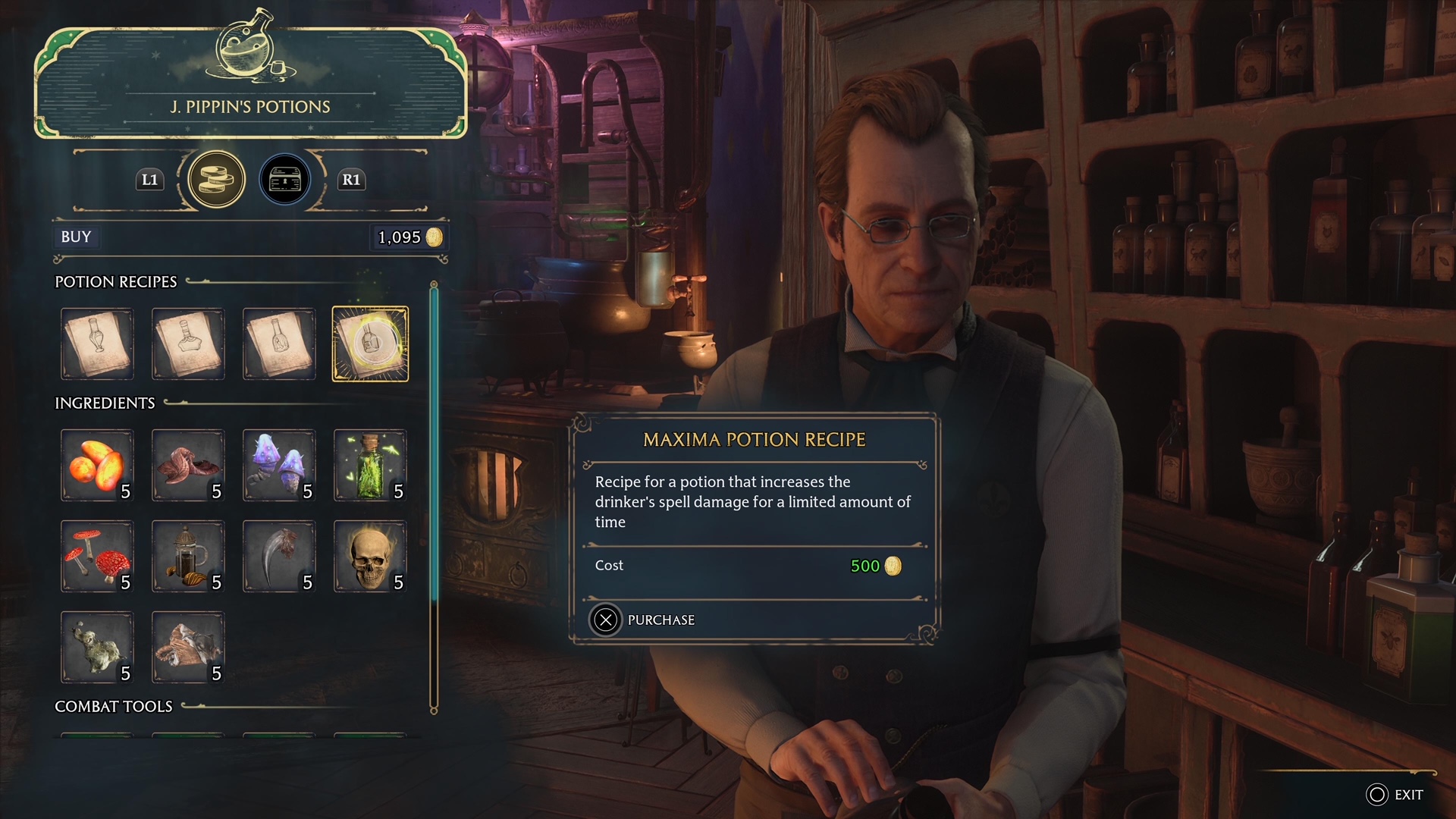Select the recipe with the squat wide-based flask
Screen dimensions: 1456x819
188,344
